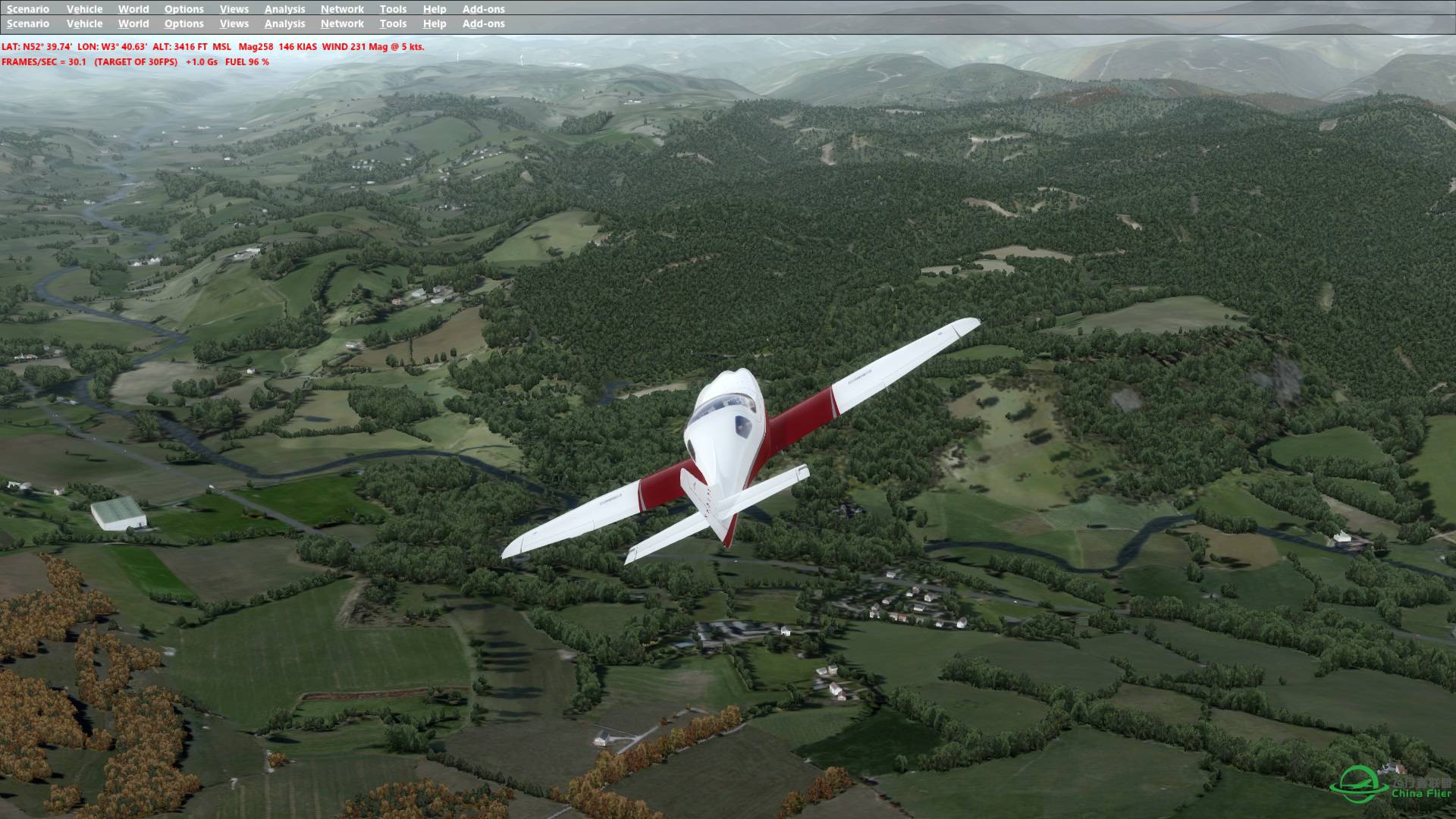Open the Scenario menu
Screen dimensions: 1456x819
pos(27,9)
